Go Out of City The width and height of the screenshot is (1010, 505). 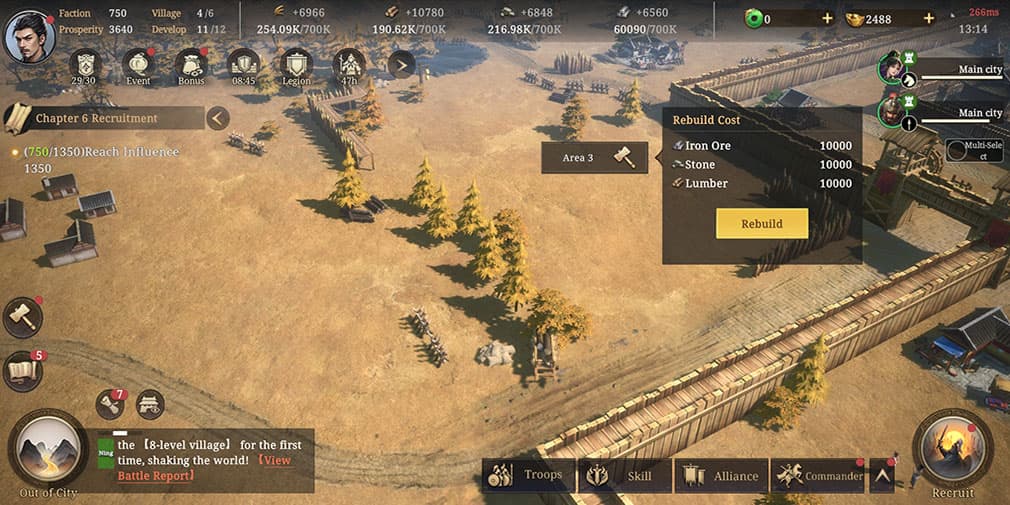click(48, 451)
